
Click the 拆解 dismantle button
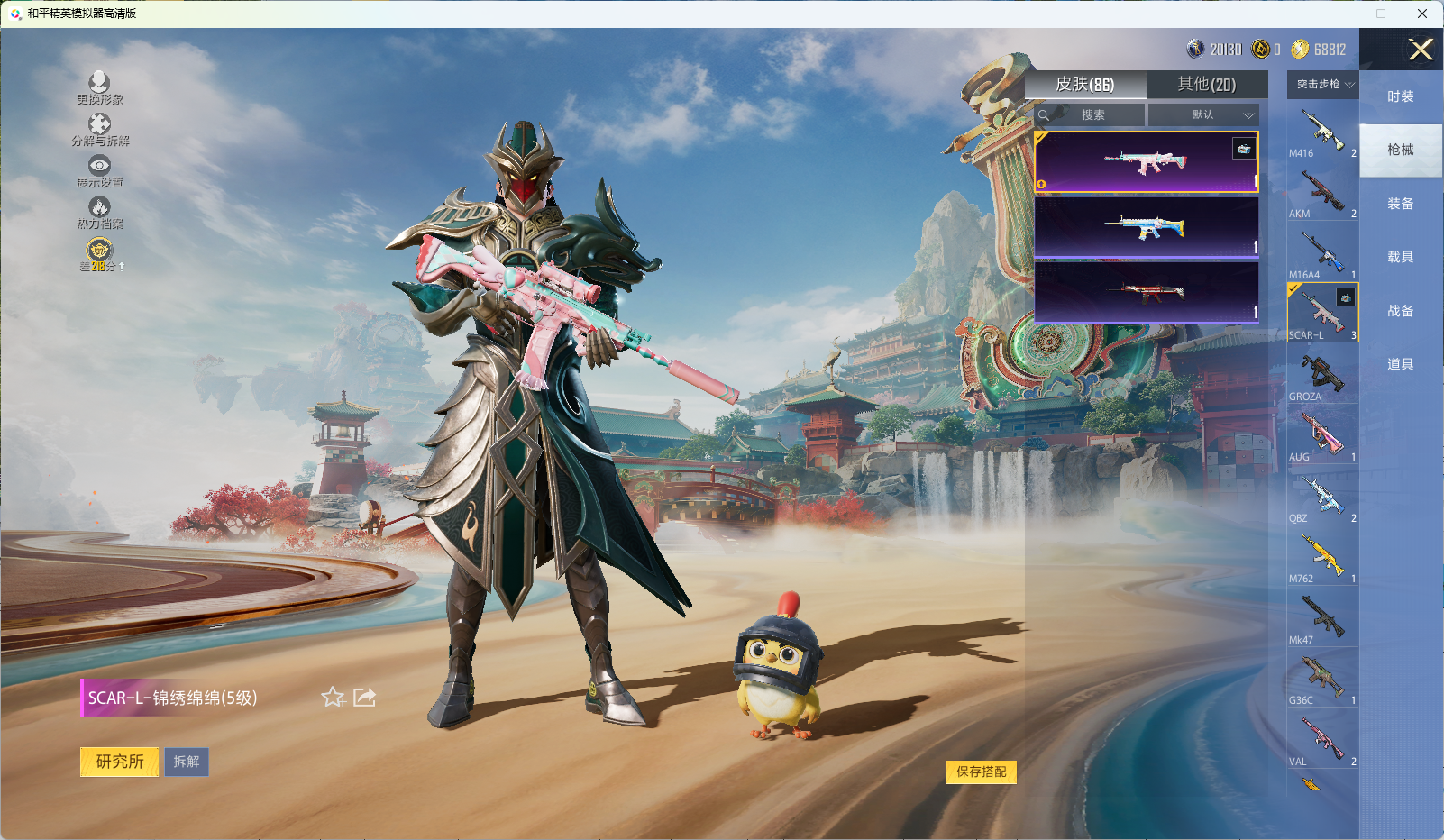[x=187, y=762]
